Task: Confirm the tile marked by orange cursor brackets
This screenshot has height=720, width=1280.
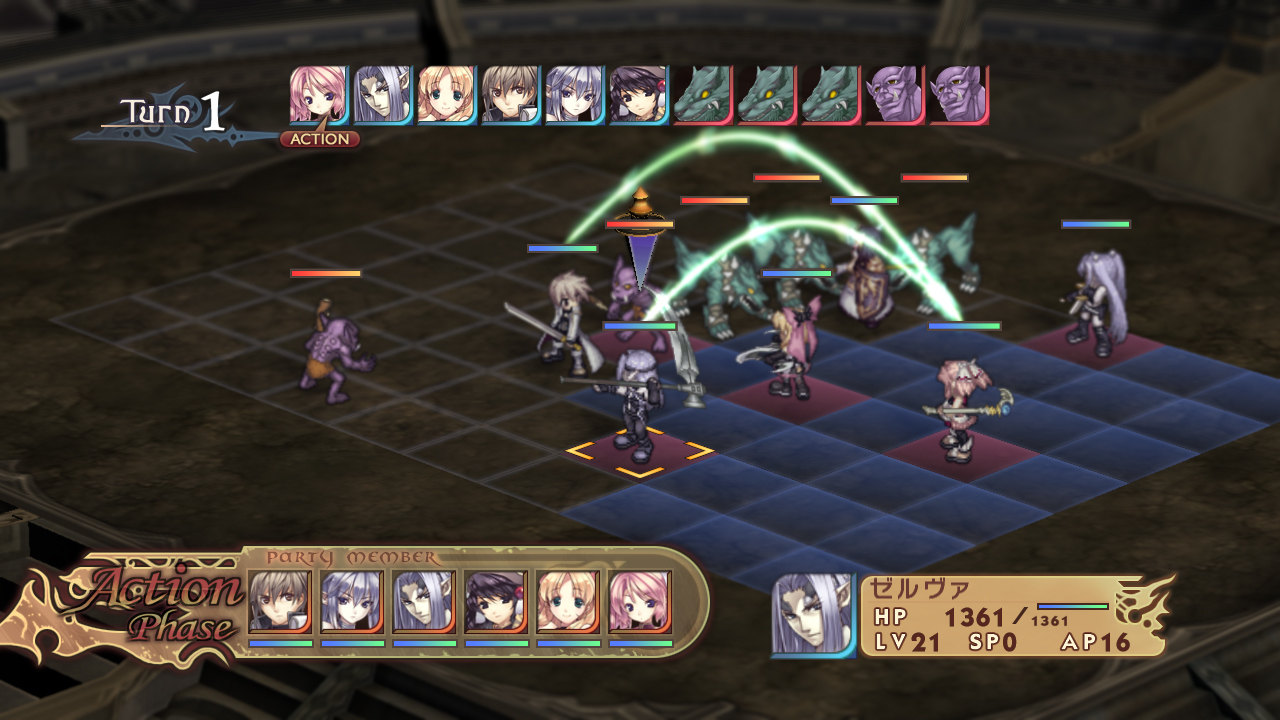Action: click(640, 451)
